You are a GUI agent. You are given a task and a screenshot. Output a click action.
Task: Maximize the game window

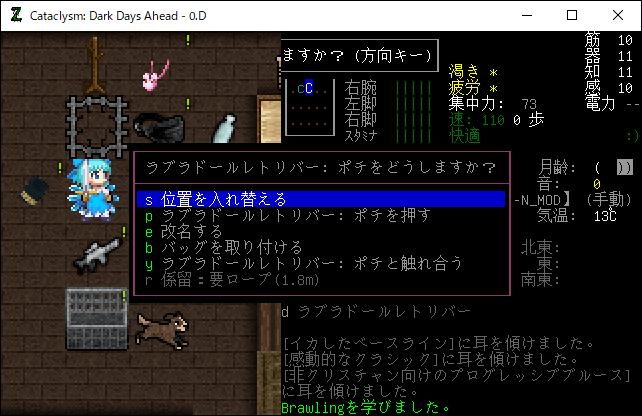click(x=571, y=15)
